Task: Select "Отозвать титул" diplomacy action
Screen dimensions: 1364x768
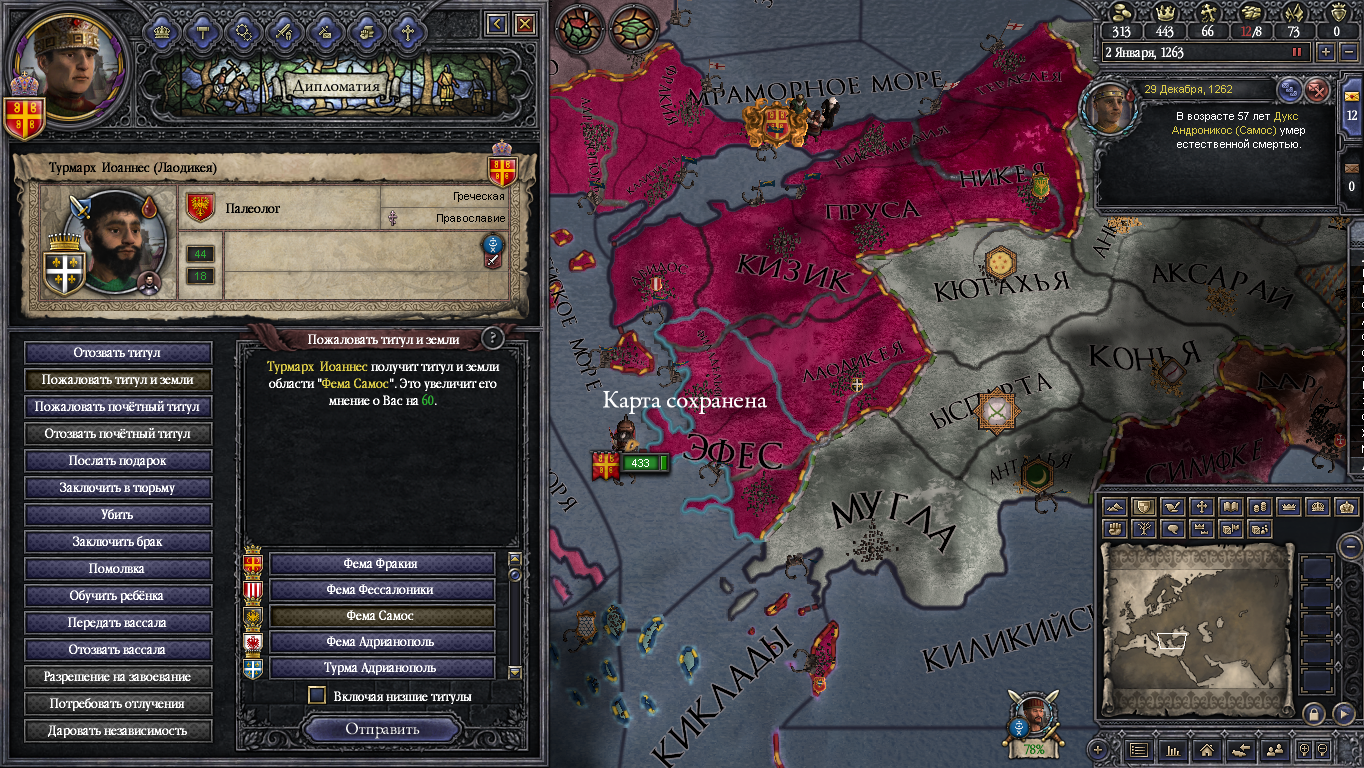Action: pos(118,353)
